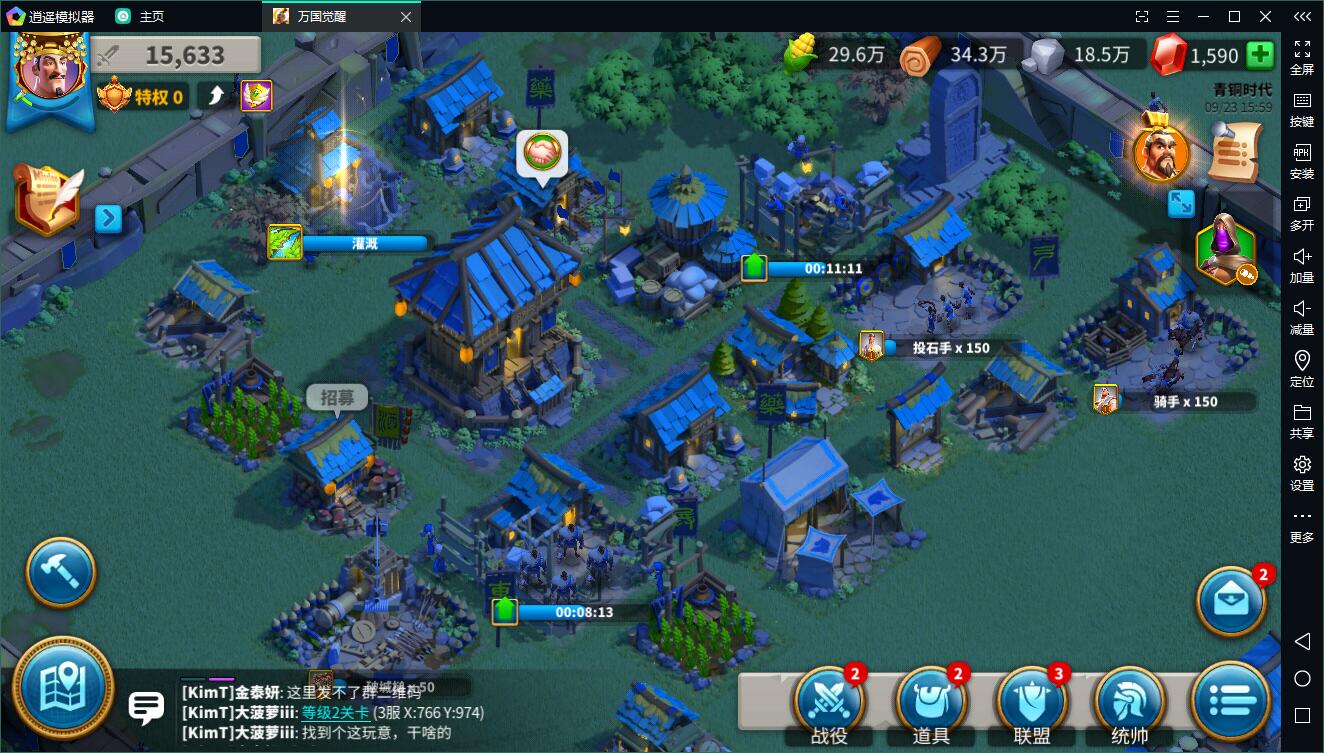
Task: Open the 战役 campaign menu
Action: (x=827, y=701)
